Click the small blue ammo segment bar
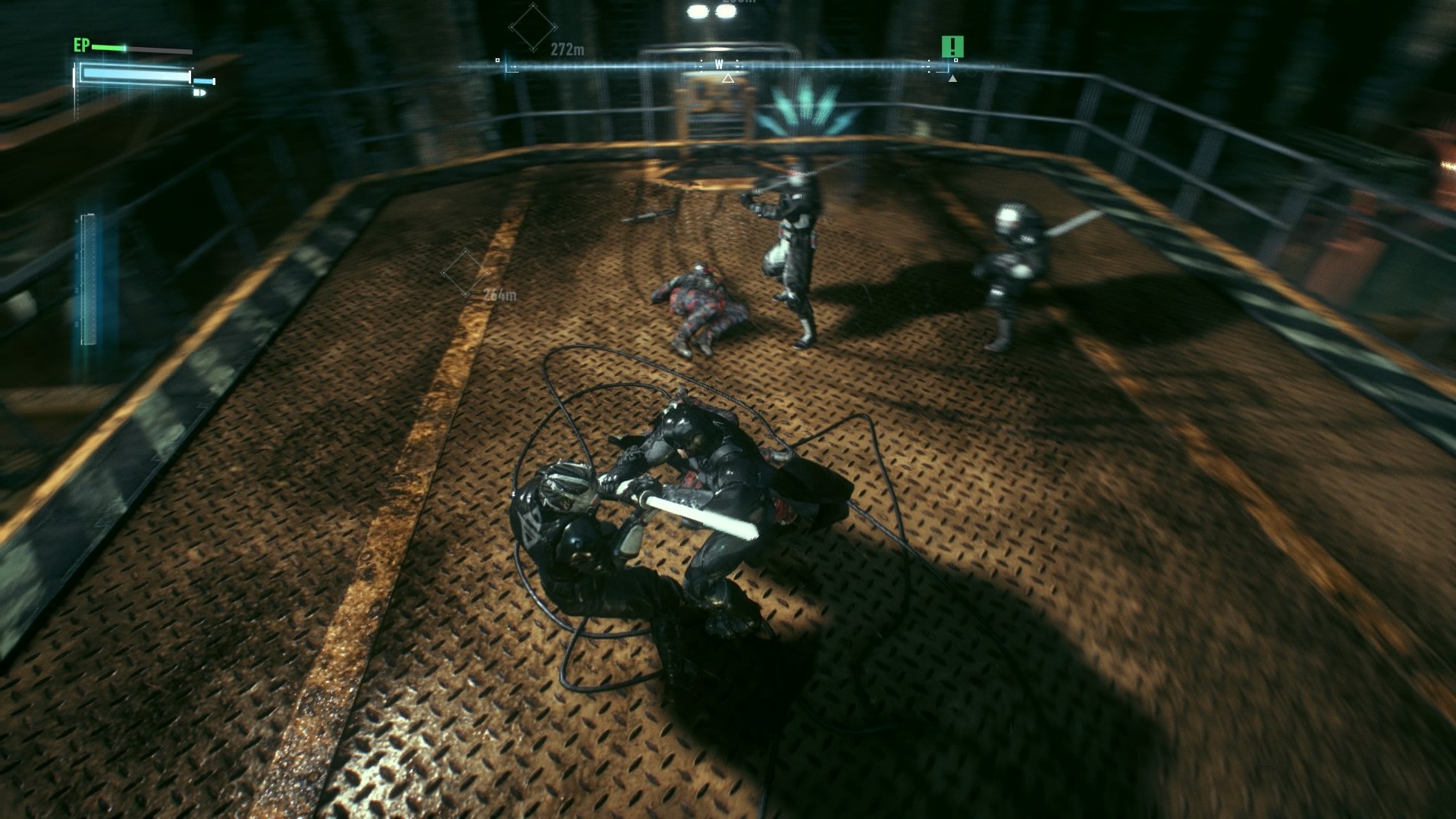1456x819 pixels. 205,82
